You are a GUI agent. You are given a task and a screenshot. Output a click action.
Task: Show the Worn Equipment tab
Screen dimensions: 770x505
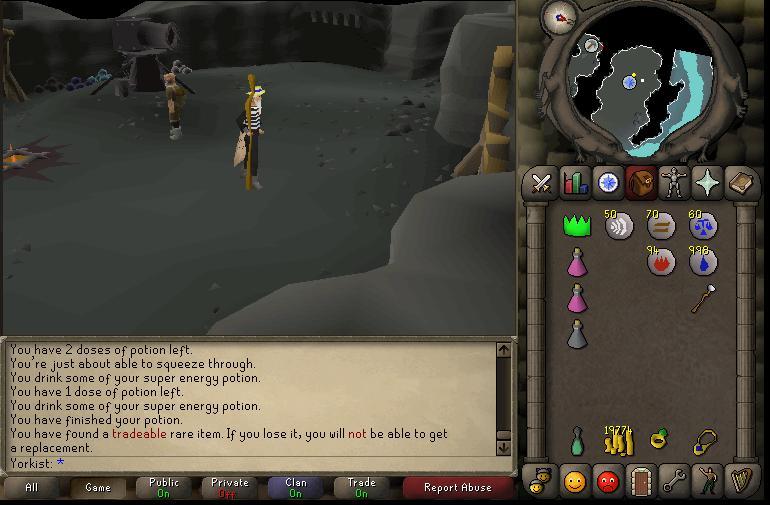coord(674,183)
